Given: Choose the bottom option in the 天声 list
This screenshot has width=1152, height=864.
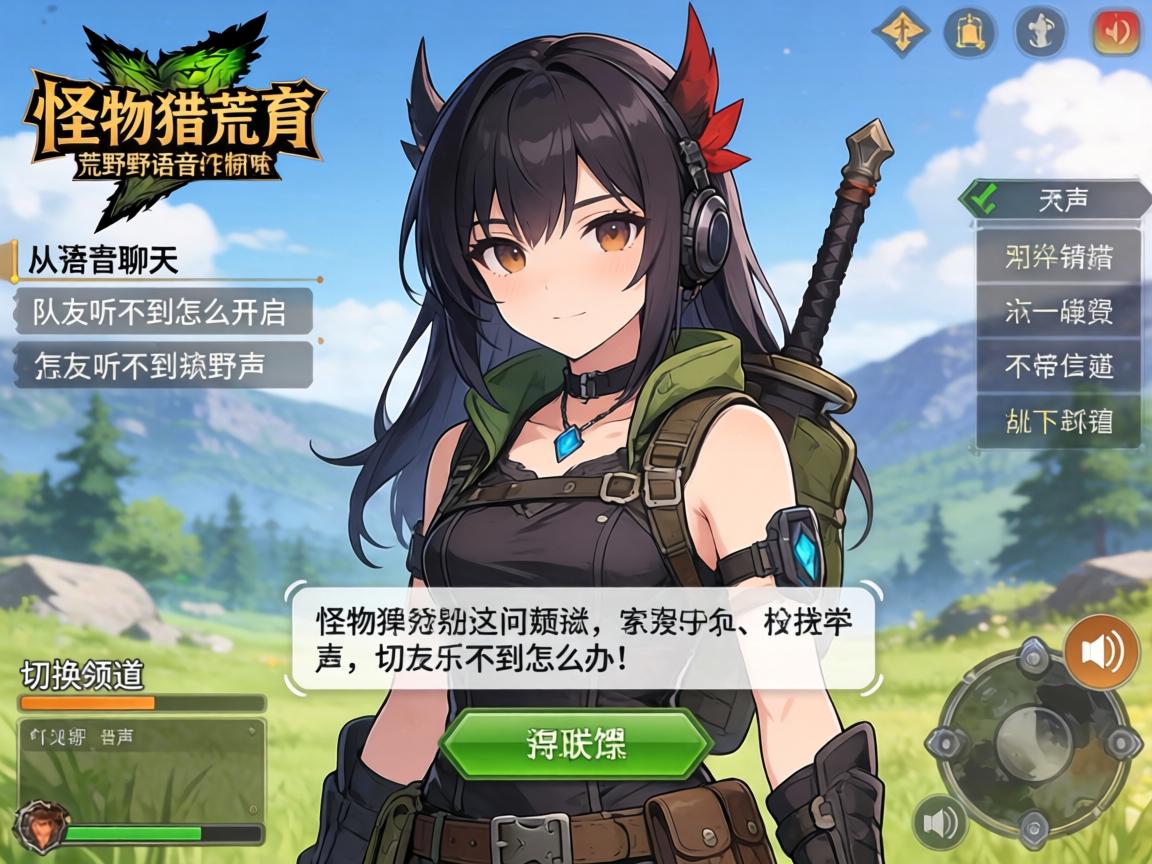Looking at the screenshot, I should (x=1058, y=421).
